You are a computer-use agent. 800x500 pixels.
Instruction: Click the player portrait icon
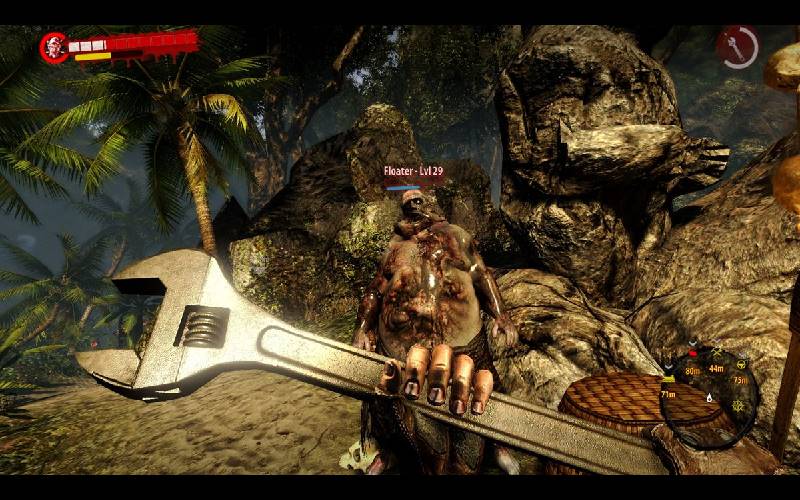pyautogui.click(x=54, y=47)
